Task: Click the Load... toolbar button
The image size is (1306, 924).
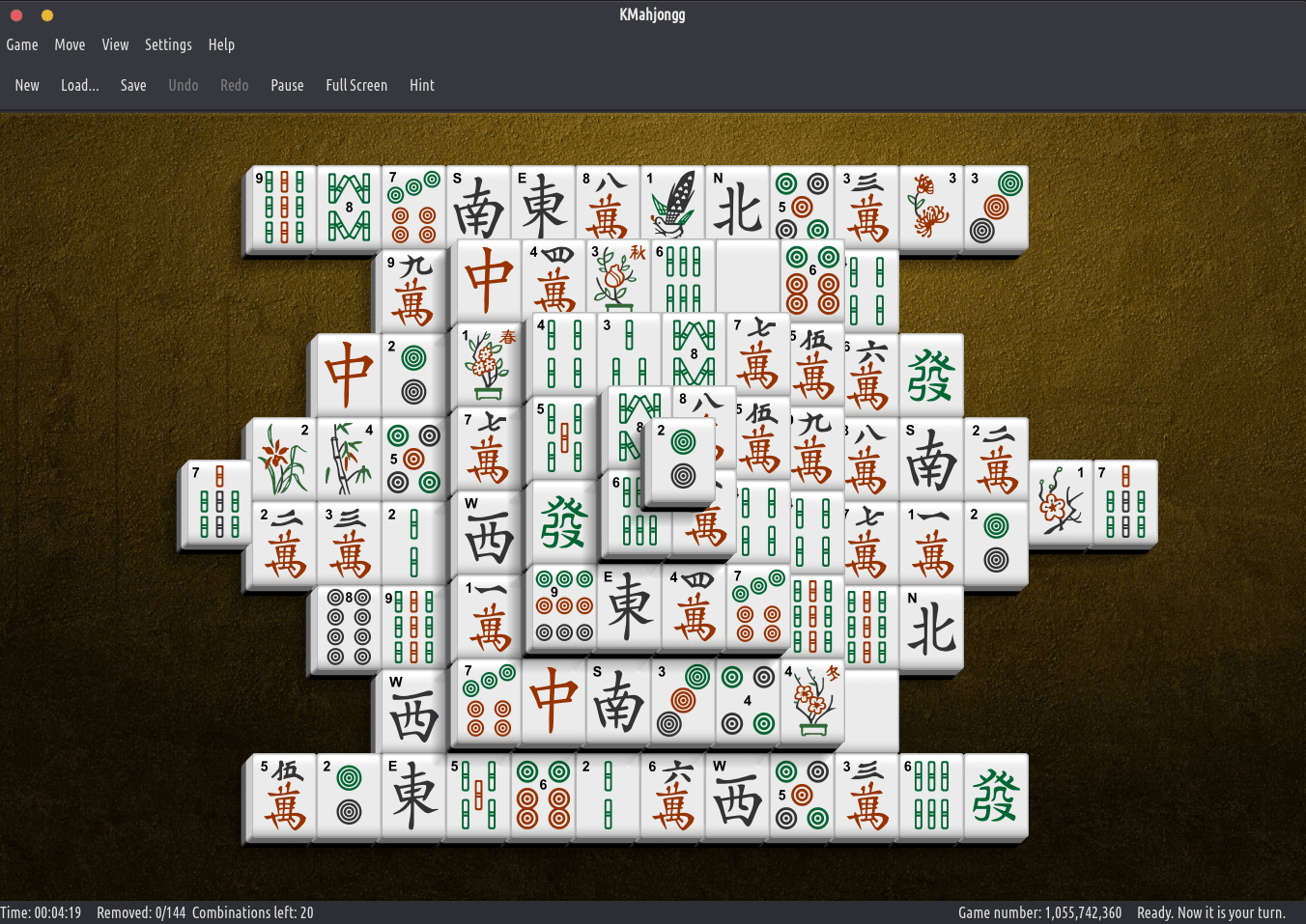Action: click(79, 85)
